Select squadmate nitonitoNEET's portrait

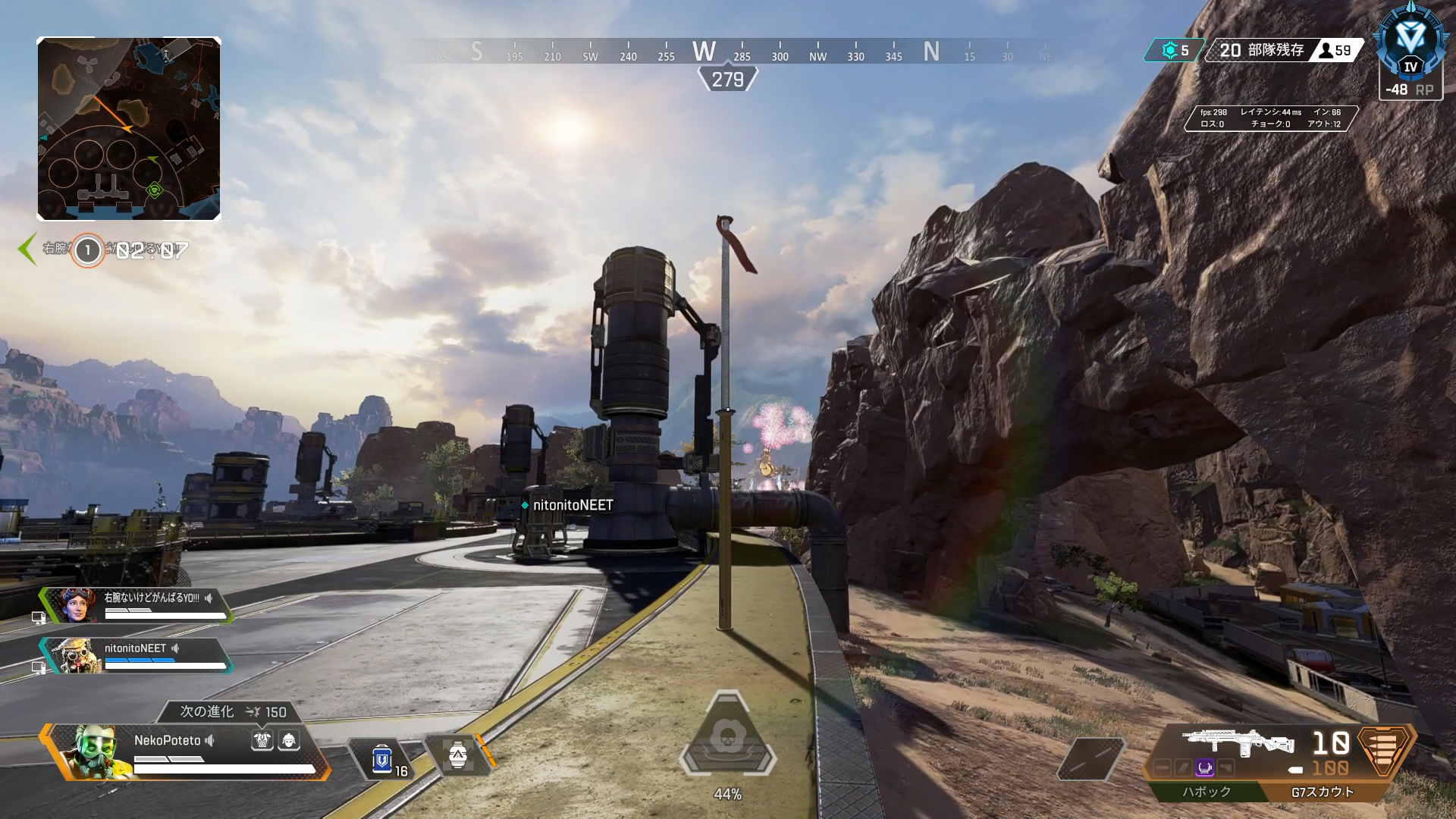(73, 656)
